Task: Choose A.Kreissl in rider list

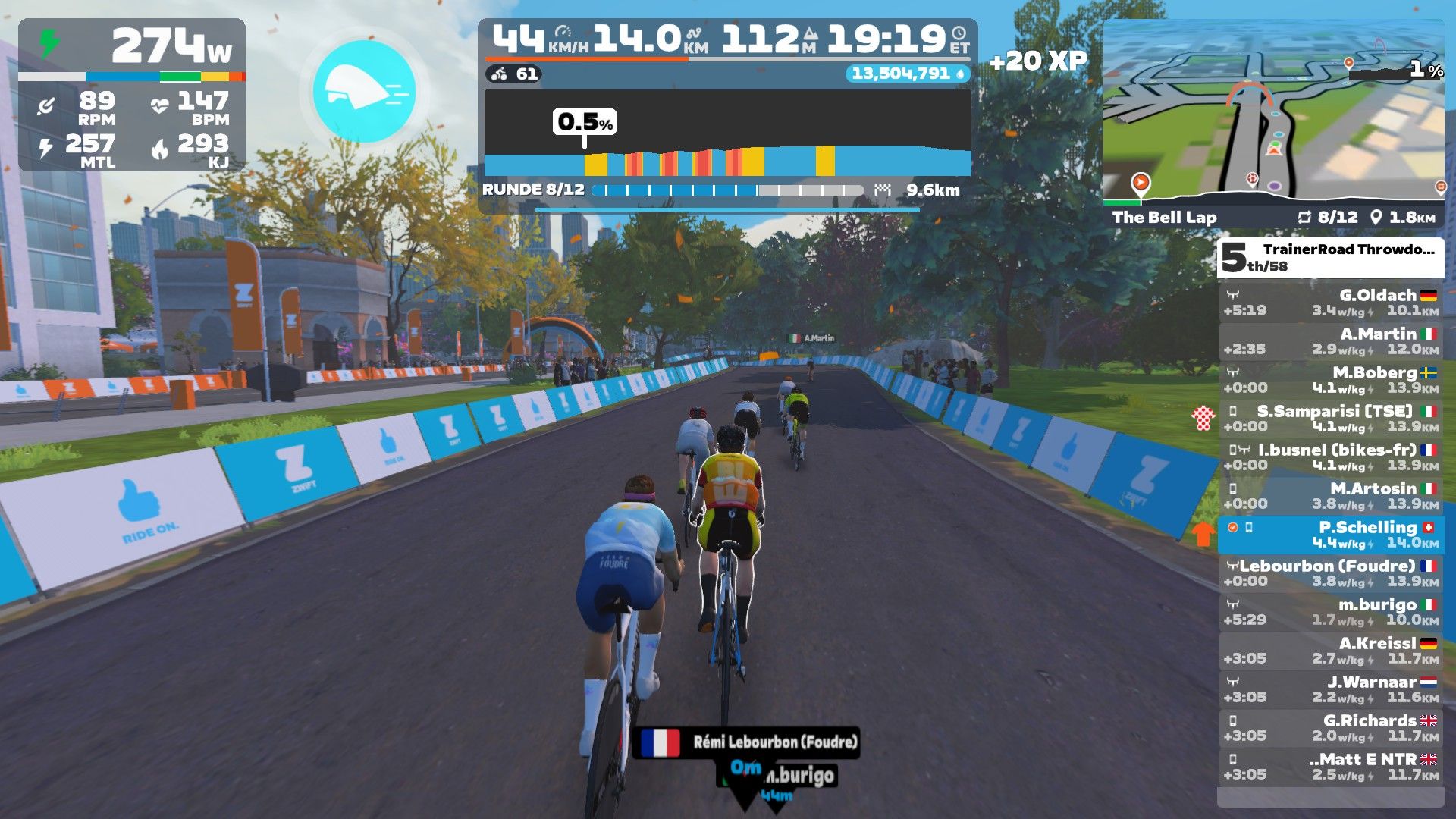Action: pyautogui.click(x=1331, y=651)
